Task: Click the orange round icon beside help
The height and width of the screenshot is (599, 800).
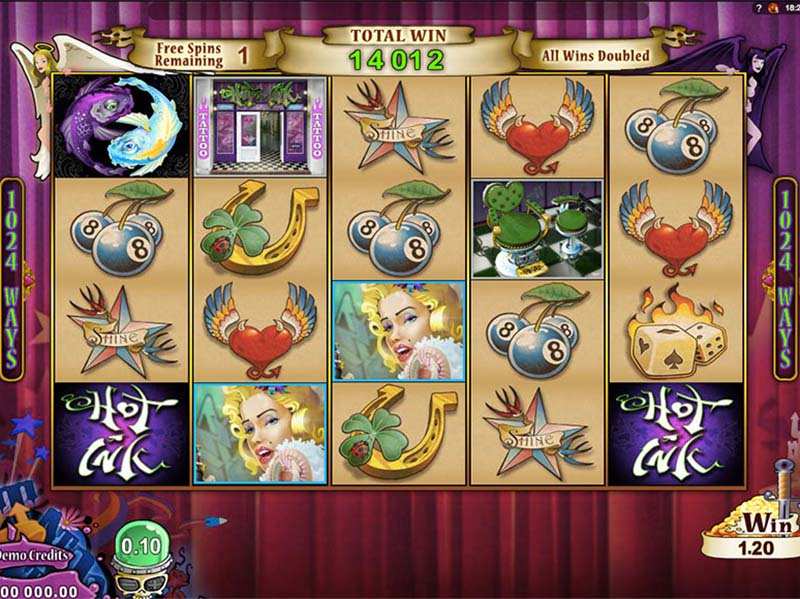Action: [773, 7]
